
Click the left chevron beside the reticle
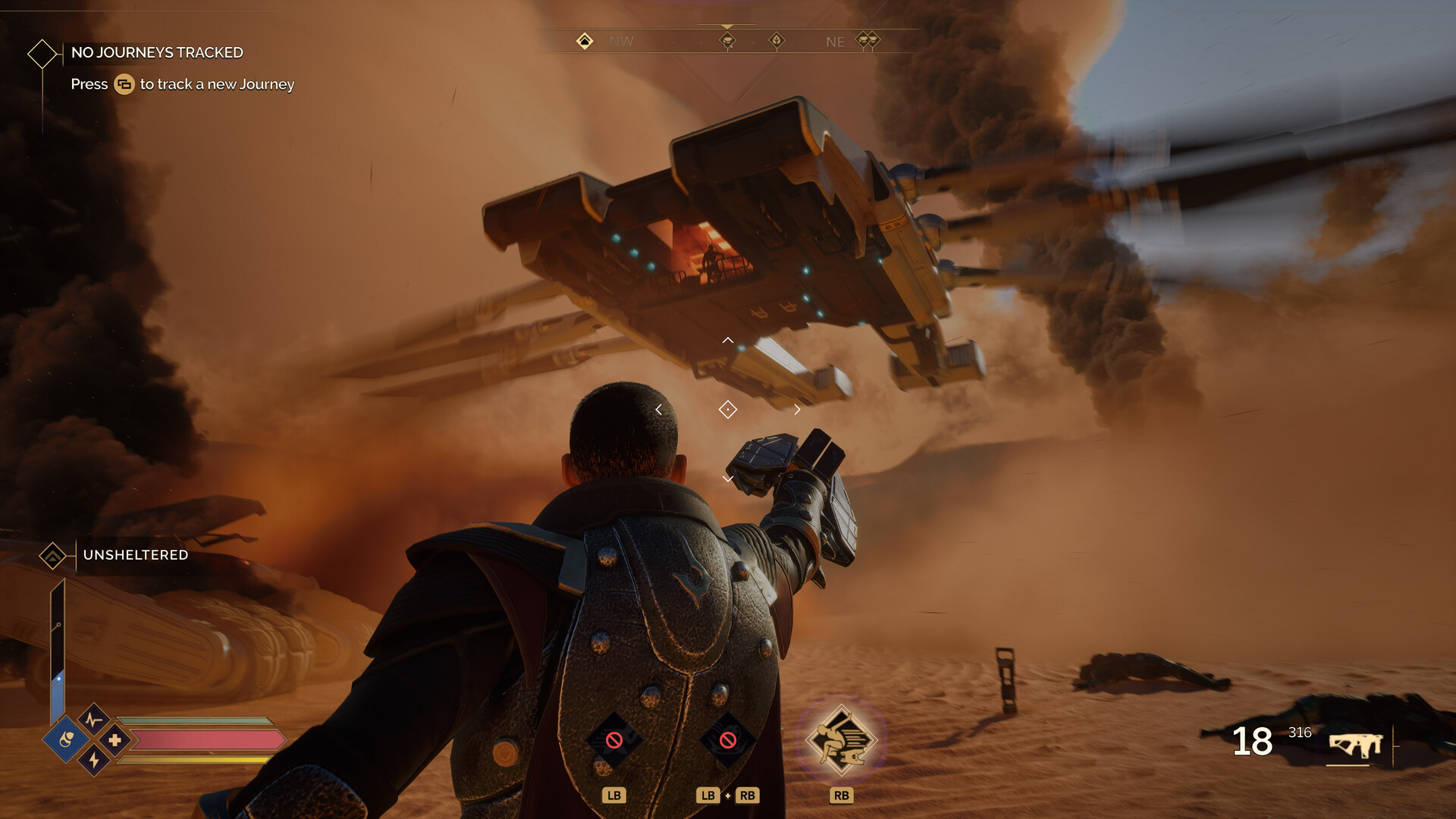click(x=658, y=409)
